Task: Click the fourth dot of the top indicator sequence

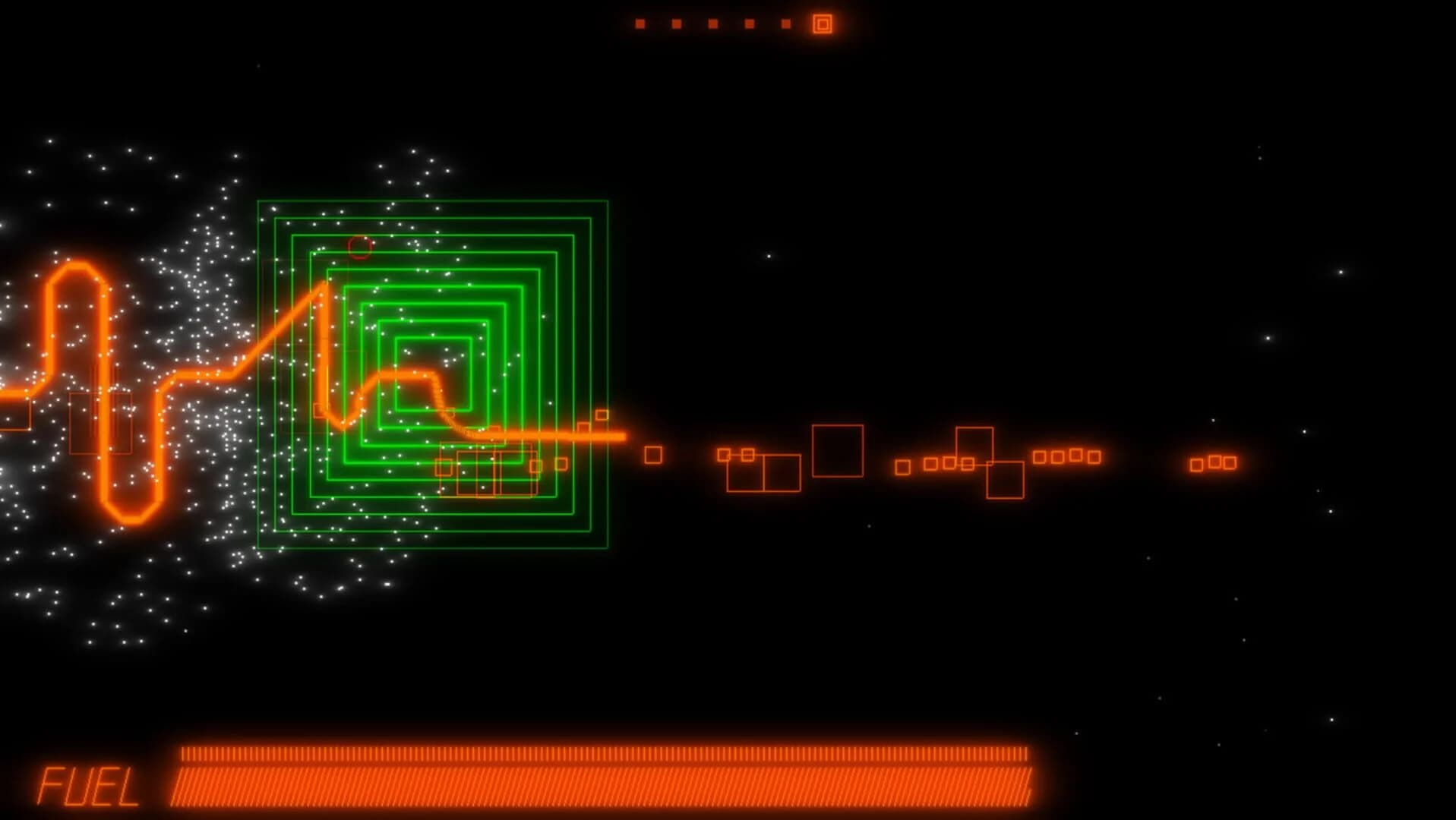Action: click(748, 24)
